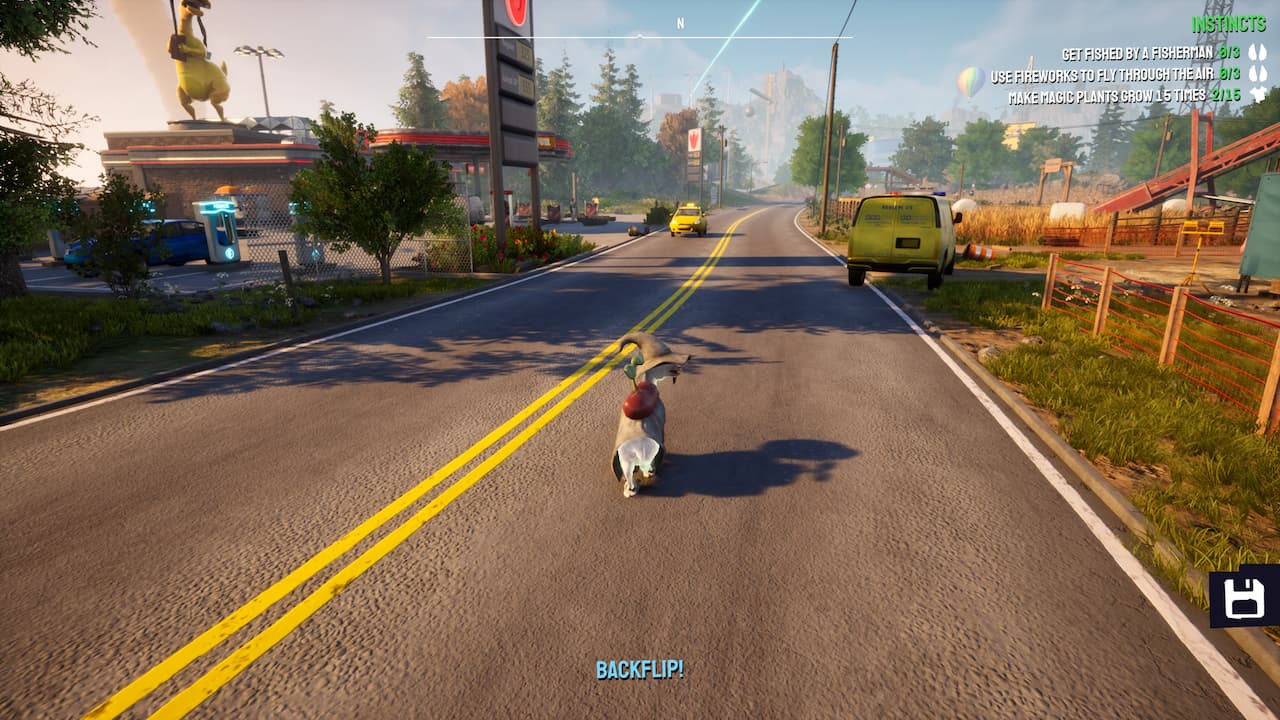Viewport: 1280px width, 720px height.
Task: Click the 2/15 magic plants progress counter
Action: 1226,95
